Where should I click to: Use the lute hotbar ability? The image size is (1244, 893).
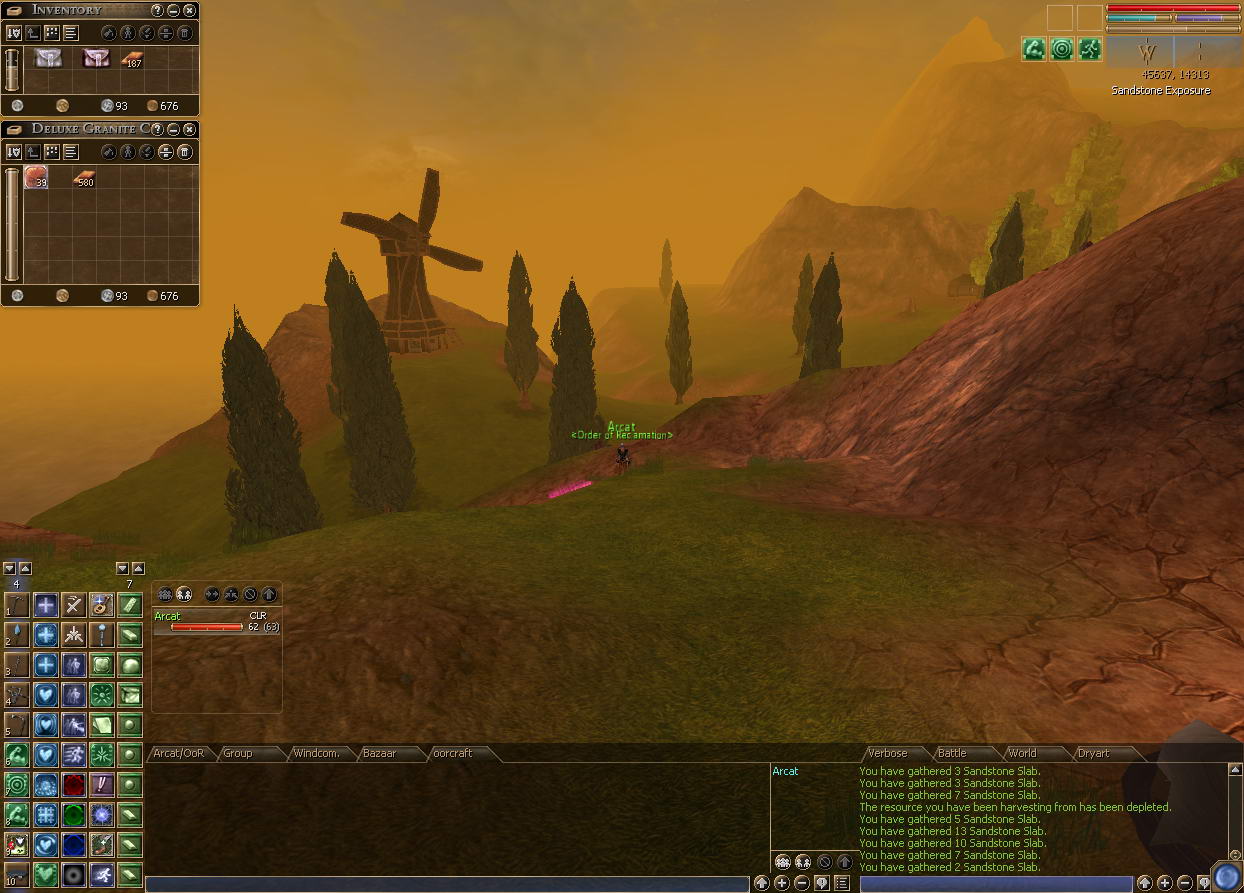pos(101,605)
